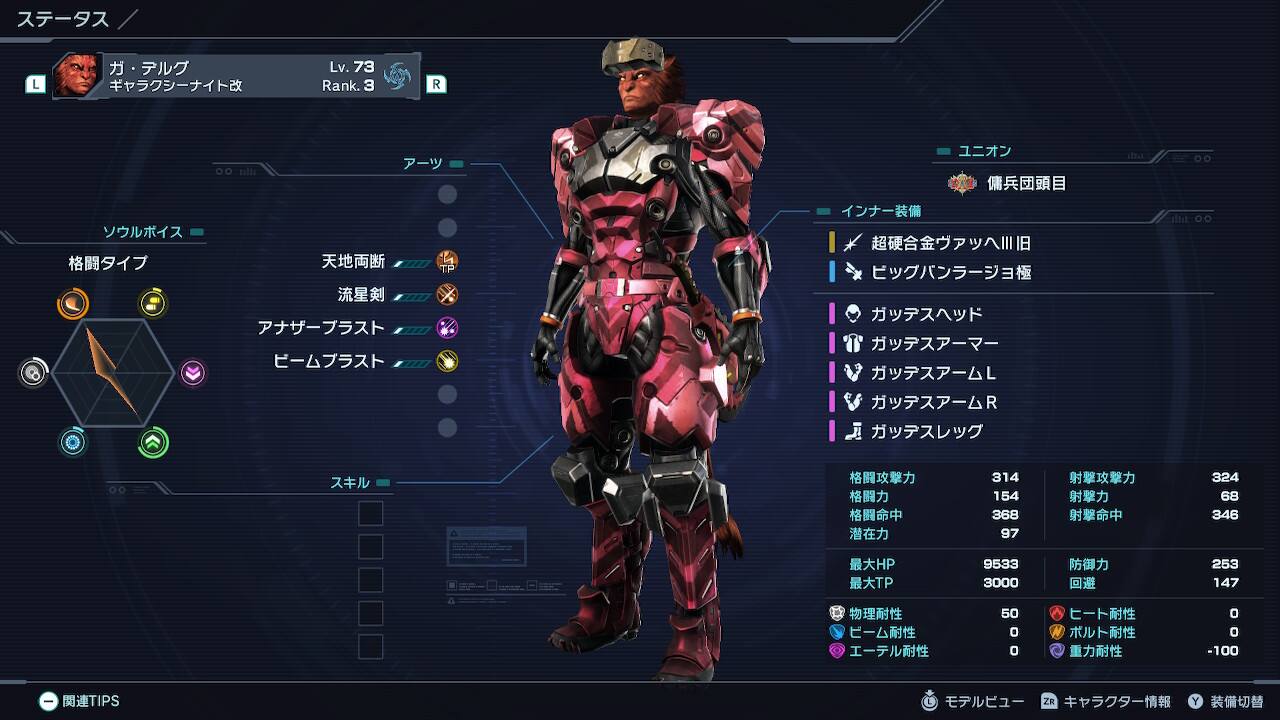This screenshot has height=720, width=1280.
Task: Choose the ガッデスレッグ leg armor slot
Action: (x=926, y=431)
